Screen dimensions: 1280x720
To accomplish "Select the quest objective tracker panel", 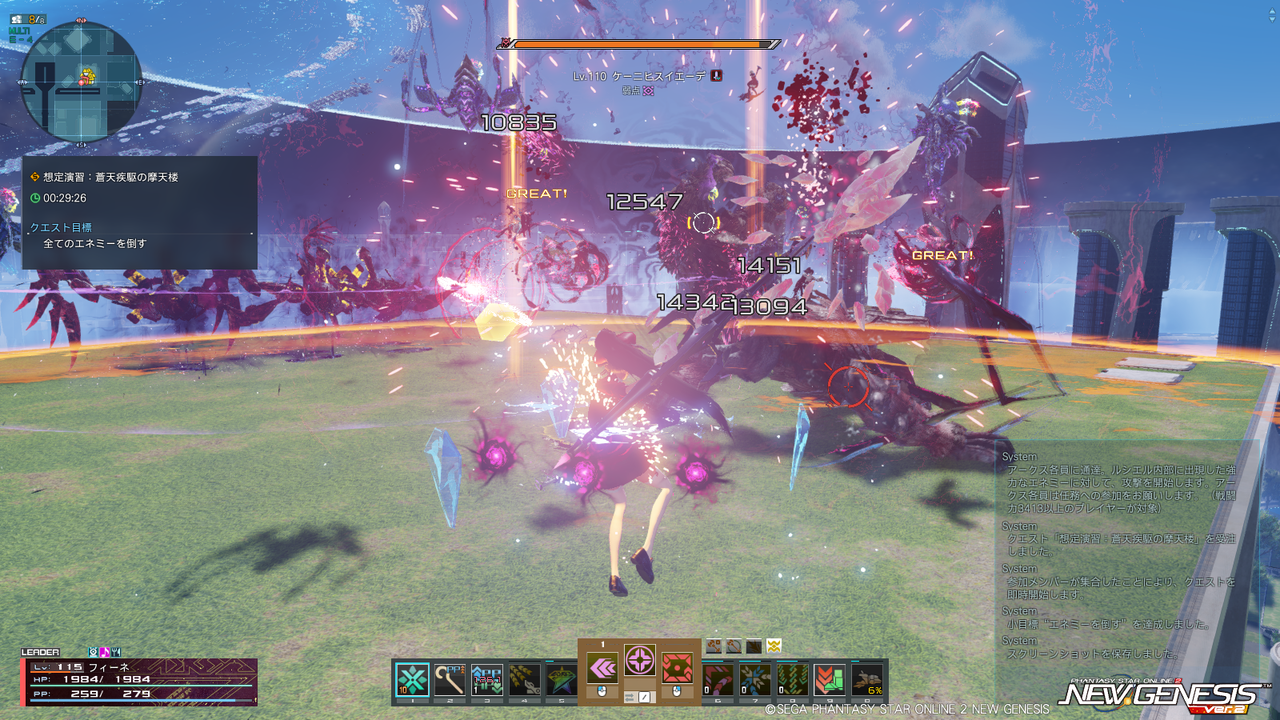I will tap(140, 212).
